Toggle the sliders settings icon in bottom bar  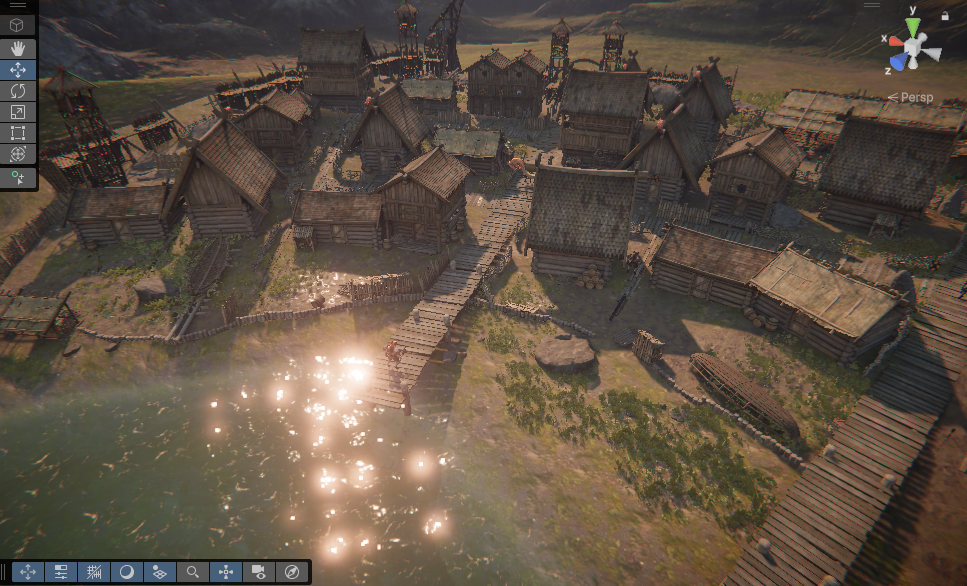coord(61,572)
